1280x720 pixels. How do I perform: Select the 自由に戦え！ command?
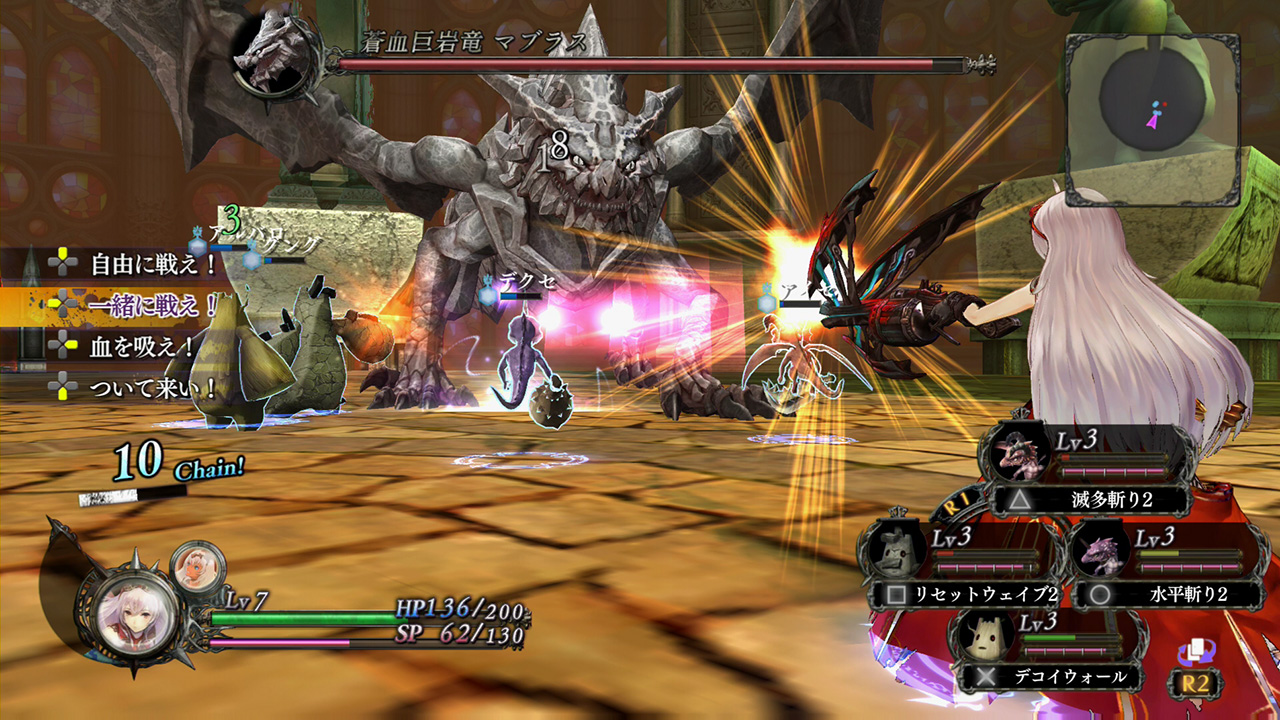coord(154,264)
